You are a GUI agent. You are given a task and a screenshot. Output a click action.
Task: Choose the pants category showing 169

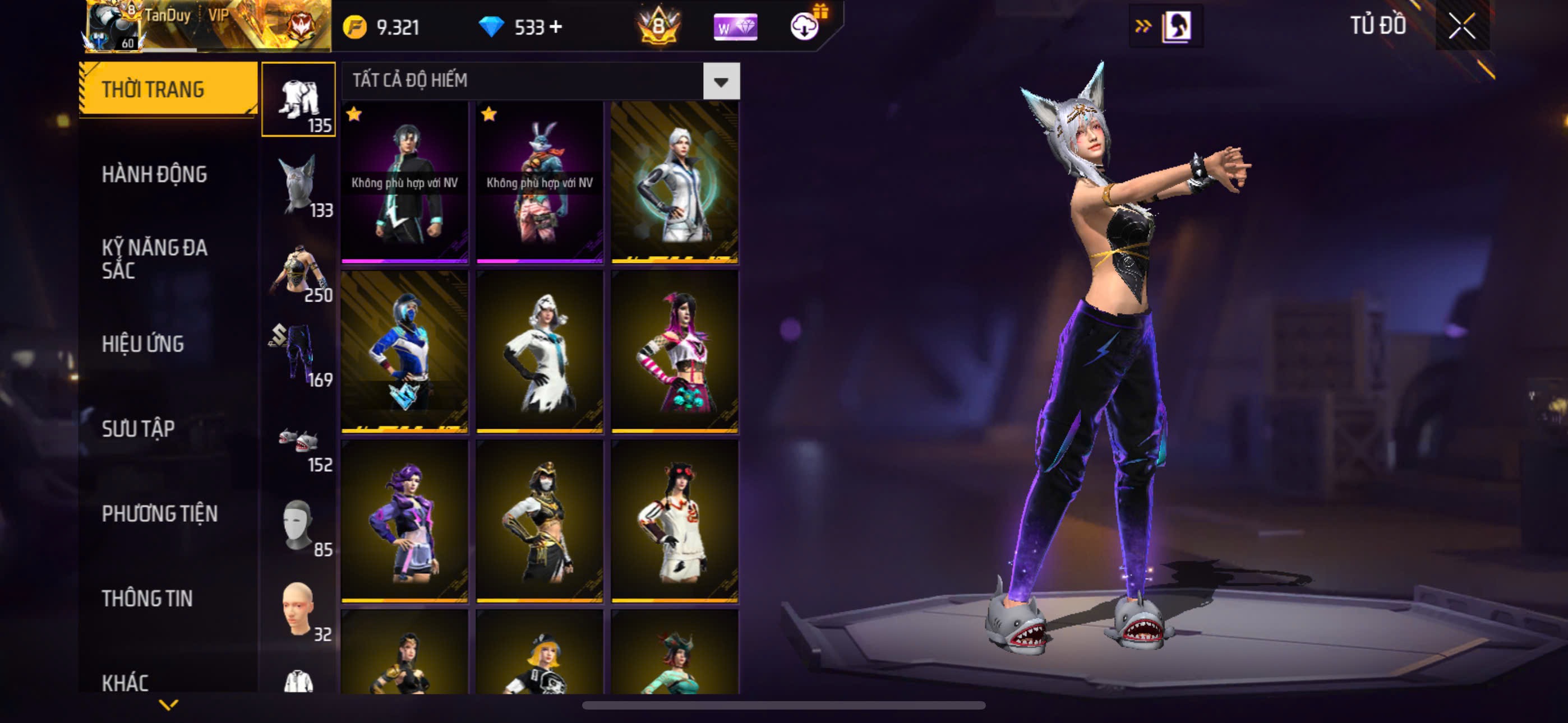[298, 354]
